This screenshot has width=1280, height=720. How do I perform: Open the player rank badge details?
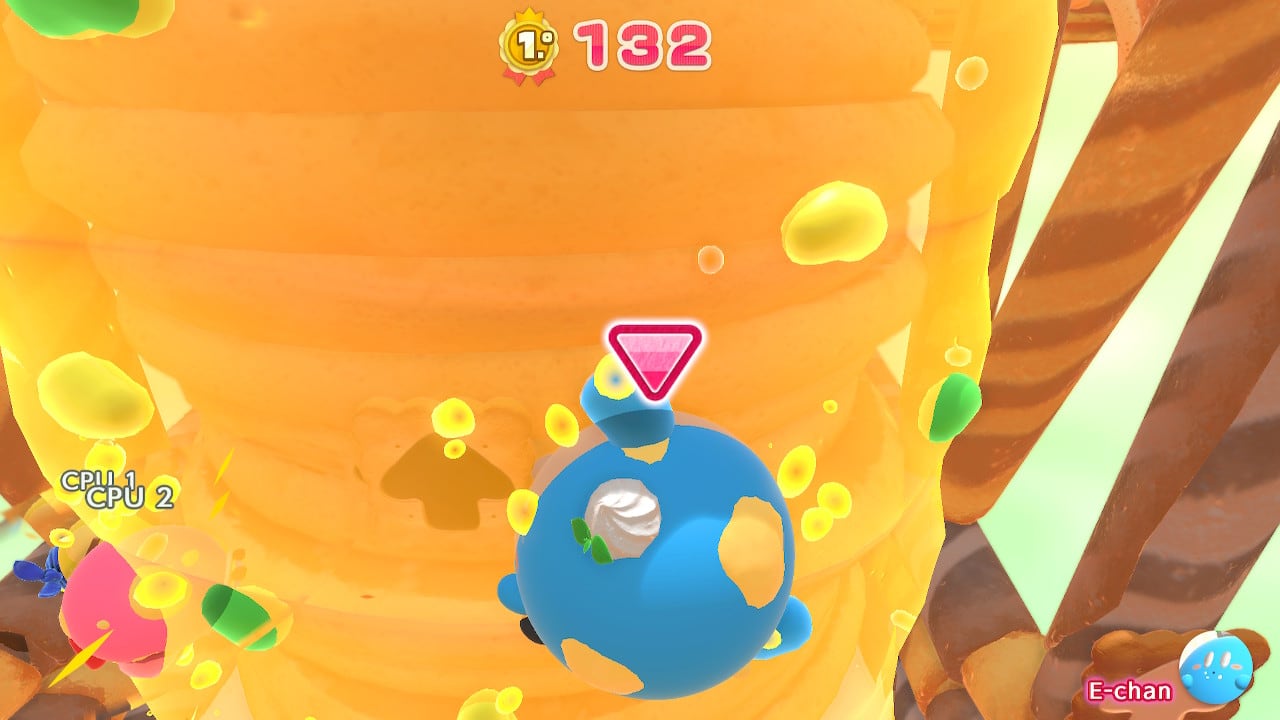[530, 42]
